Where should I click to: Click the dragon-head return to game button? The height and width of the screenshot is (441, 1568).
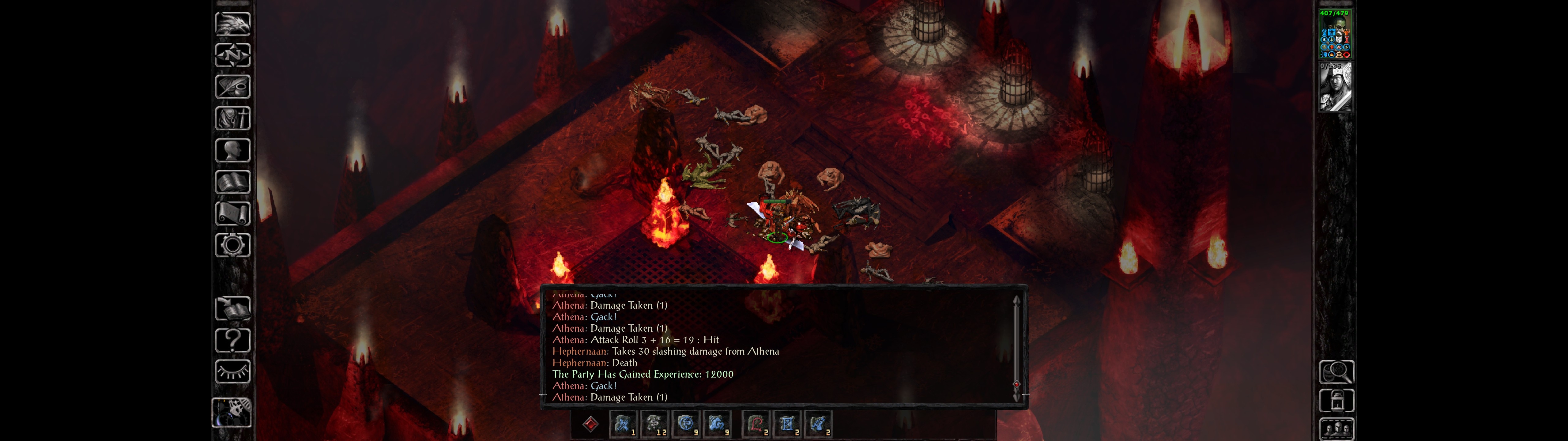(x=232, y=24)
